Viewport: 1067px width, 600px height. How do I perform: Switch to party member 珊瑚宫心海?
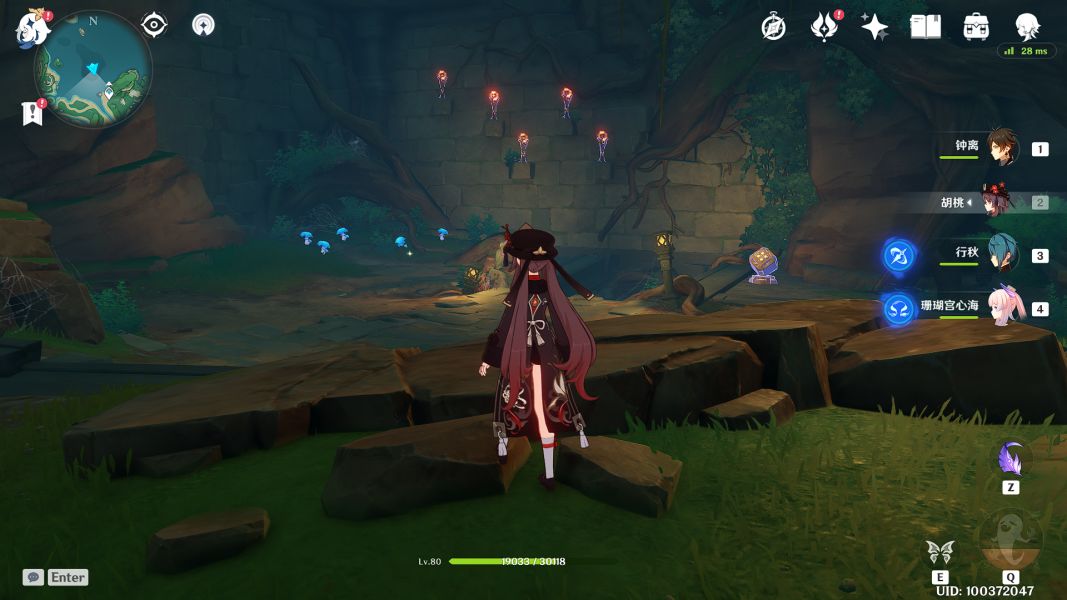[x=1006, y=307]
